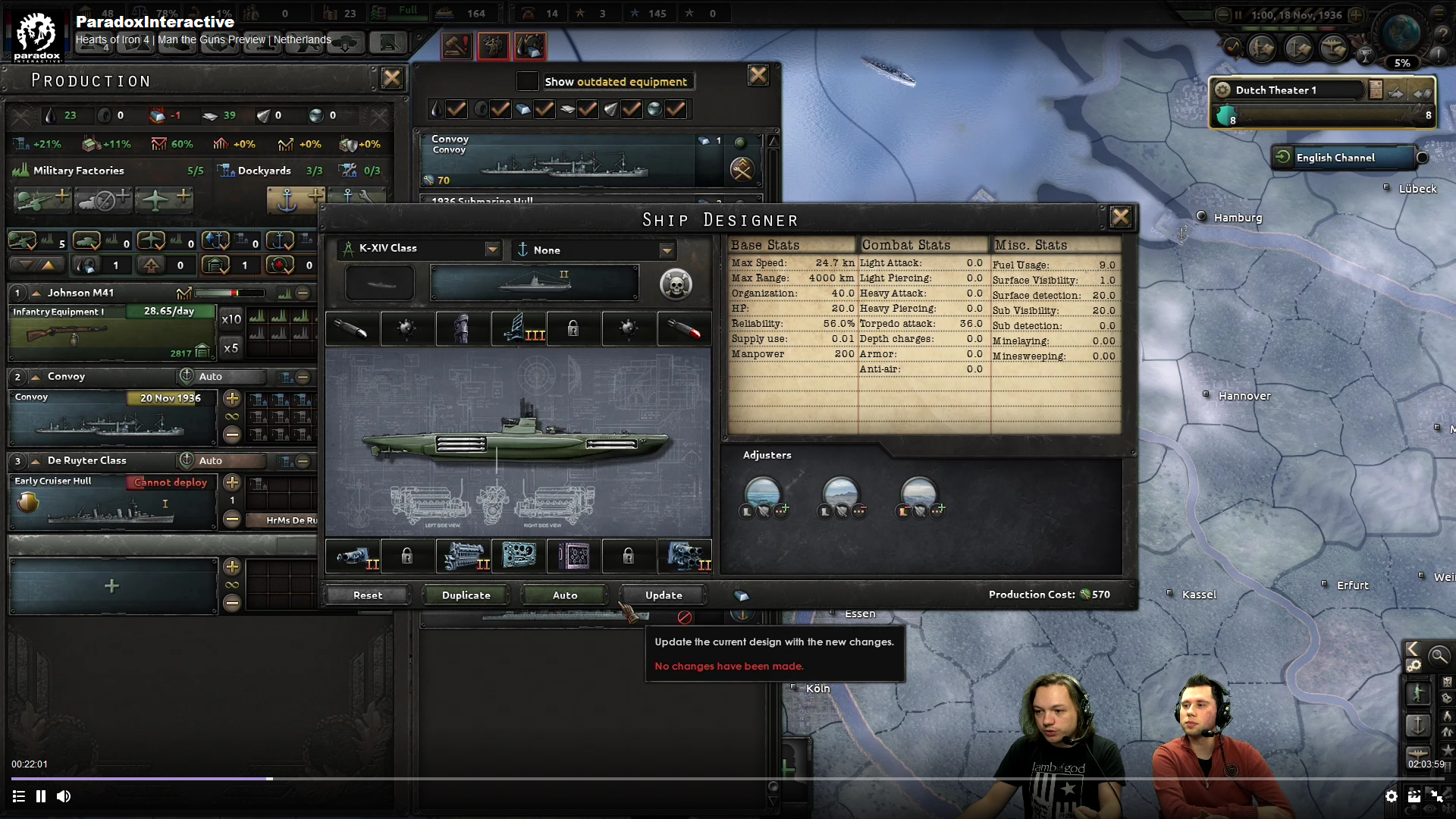
Task: Open the diesel engine II module slot
Action: pyautogui.click(x=464, y=556)
